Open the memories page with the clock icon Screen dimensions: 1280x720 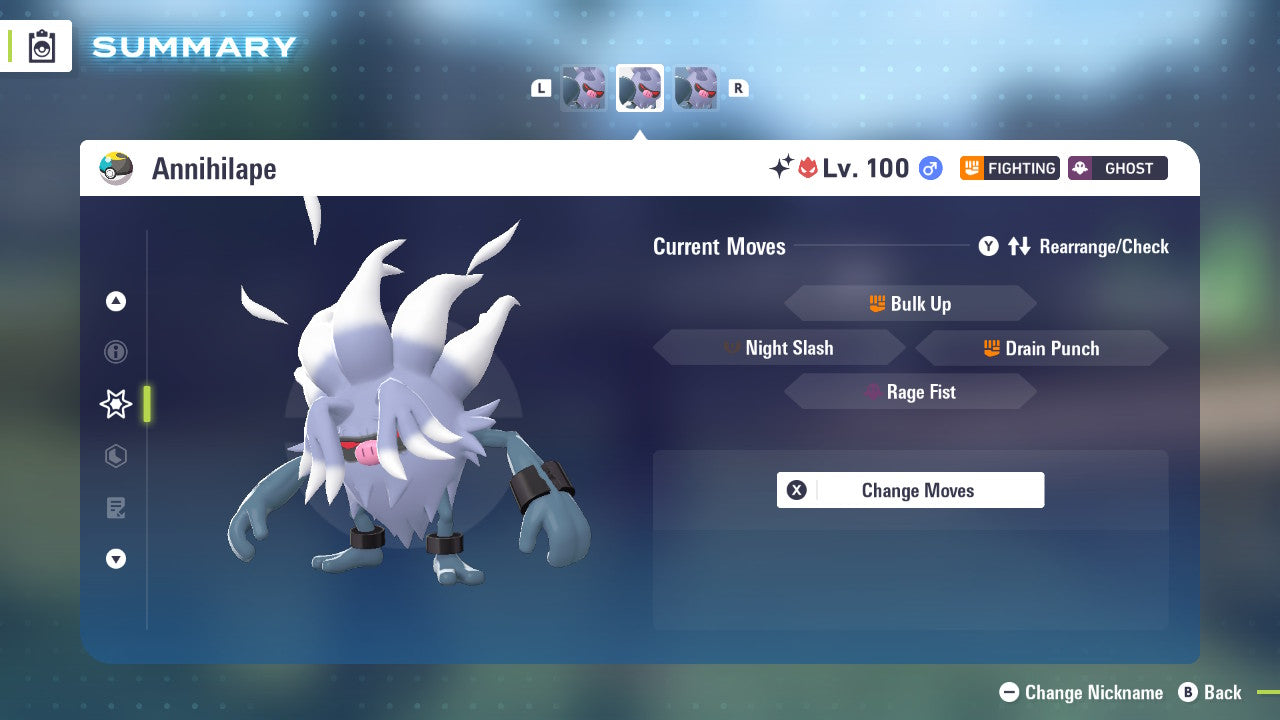point(116,456)
